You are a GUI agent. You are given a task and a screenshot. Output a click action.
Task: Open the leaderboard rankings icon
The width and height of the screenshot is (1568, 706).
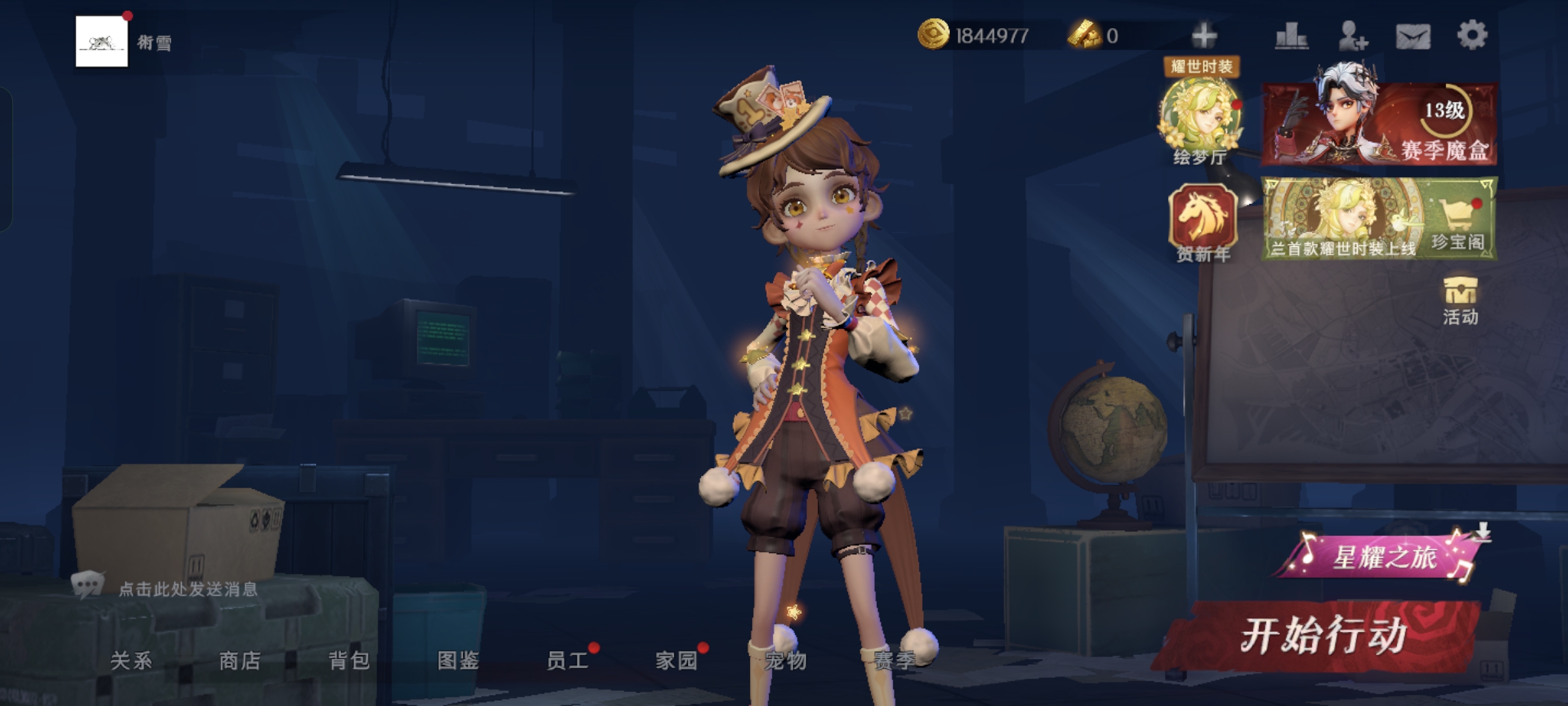(x=1291, y=35)
